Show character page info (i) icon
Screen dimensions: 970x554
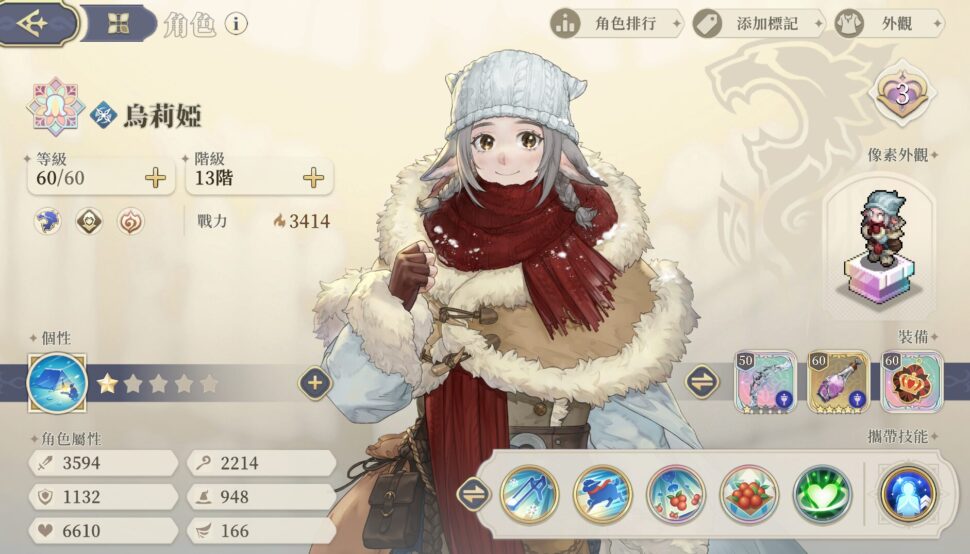click(236, 24)
